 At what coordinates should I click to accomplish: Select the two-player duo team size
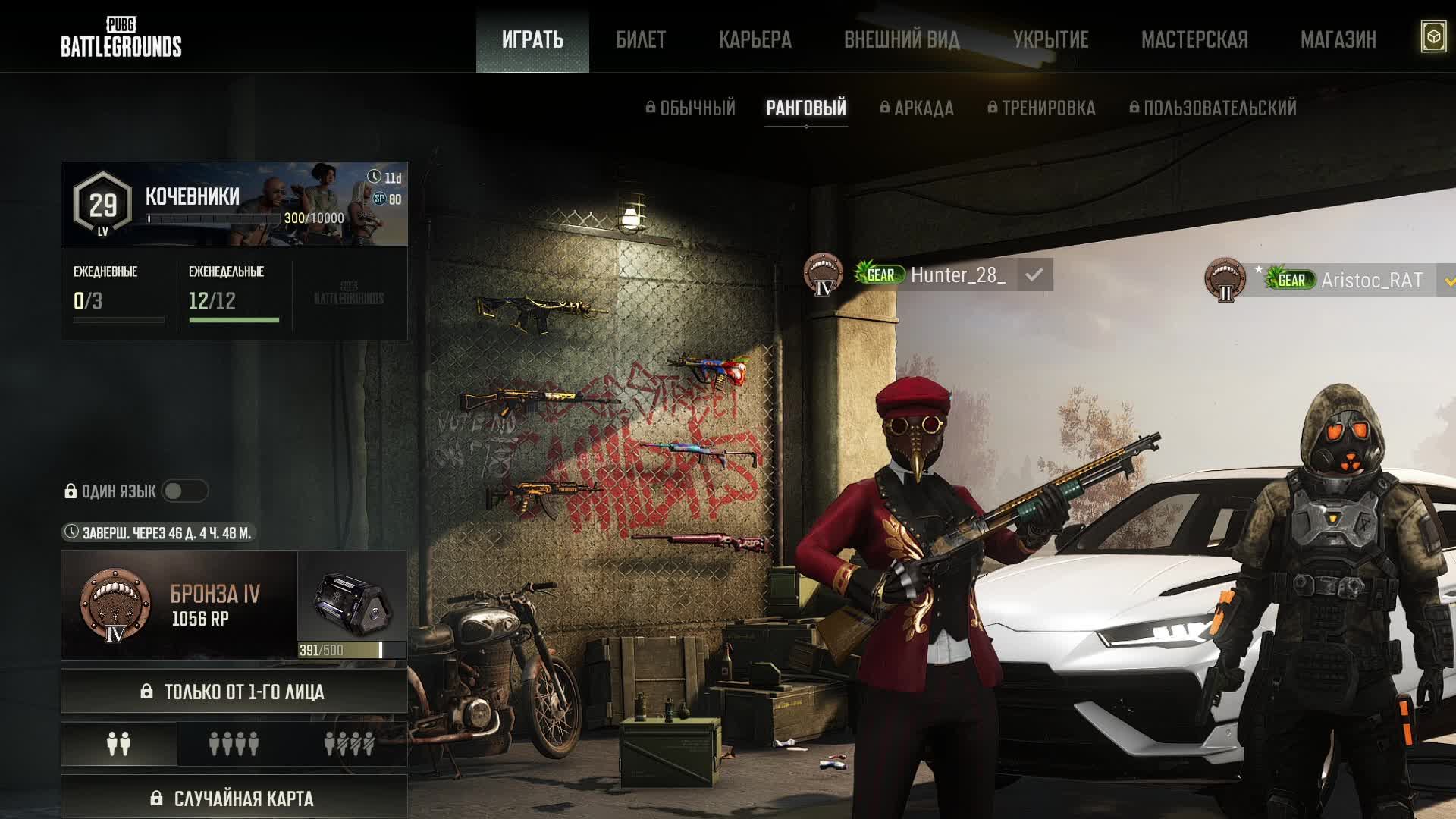pyautogui.click(x=119, y=744)
